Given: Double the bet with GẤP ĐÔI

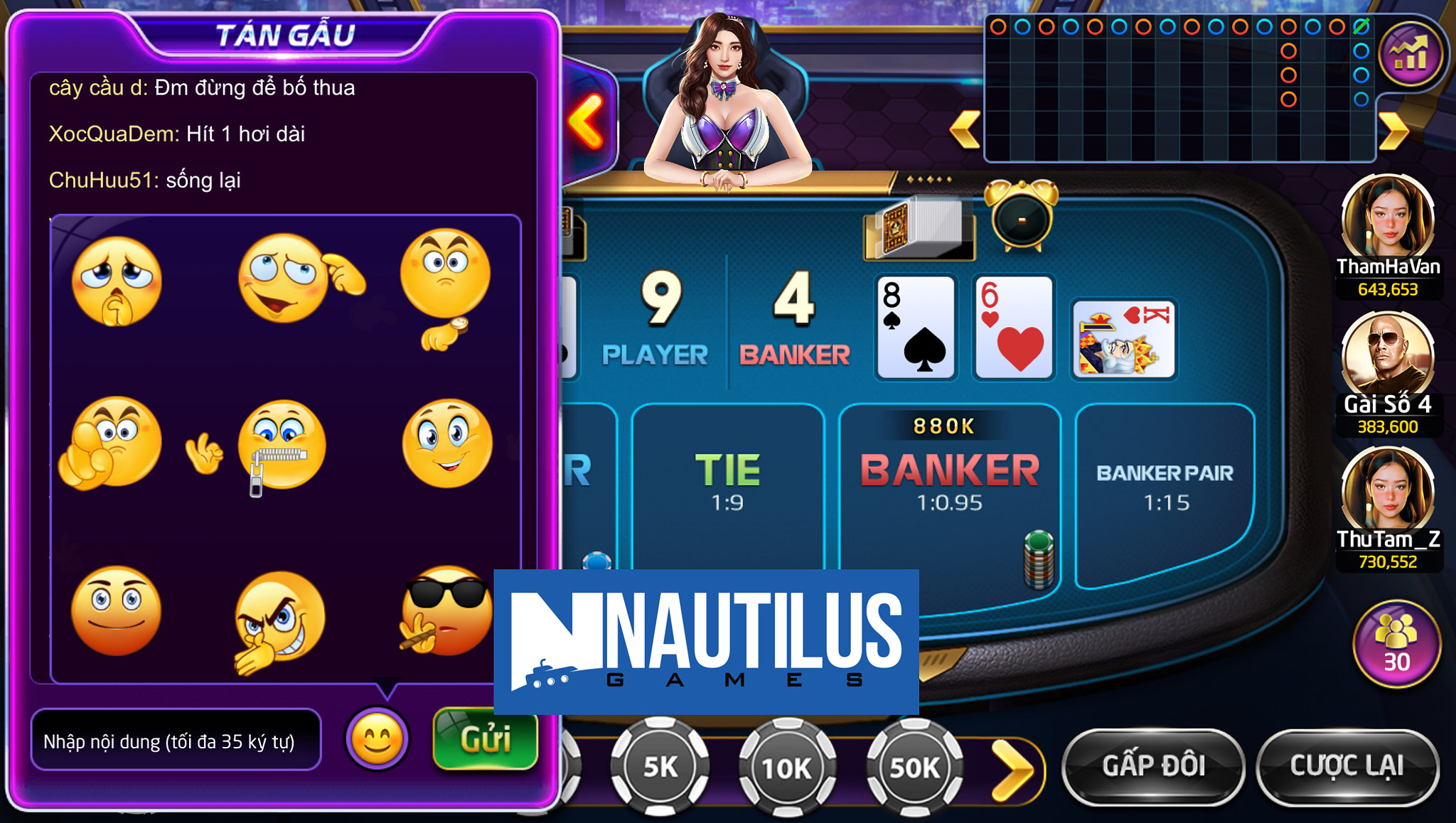Looking at the screenshot, I should [1153, 766].
